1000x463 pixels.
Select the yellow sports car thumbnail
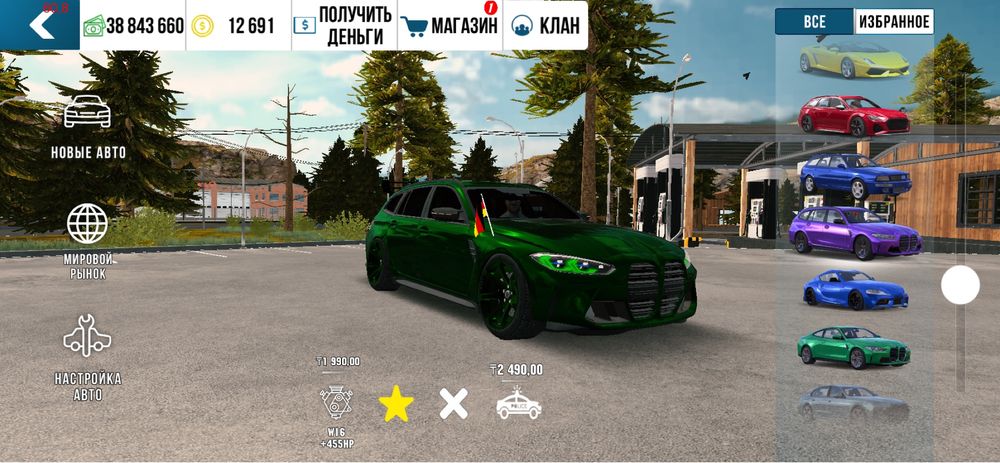(x=854, y=60)
